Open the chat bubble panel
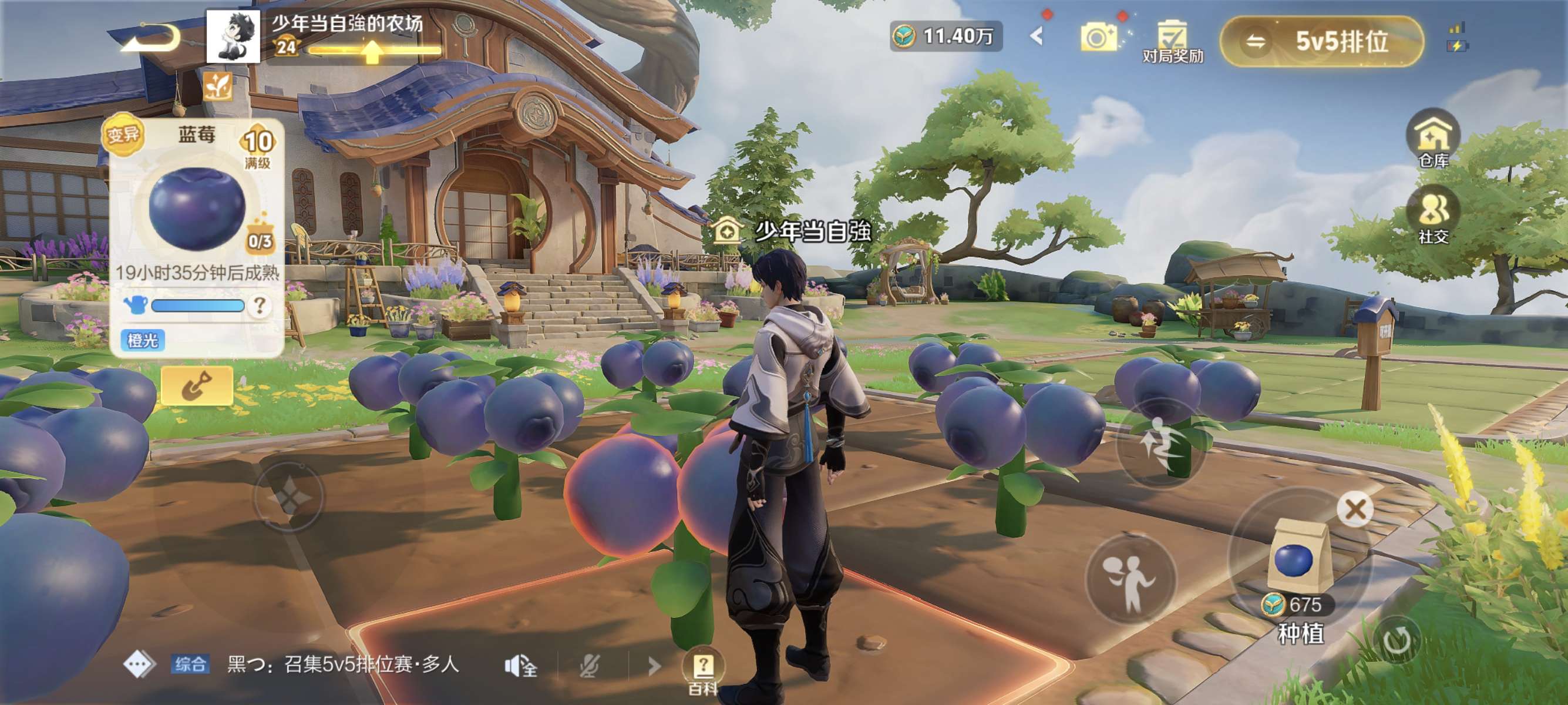The width and height of the screenshot is (1568, 705). [139, 664]
